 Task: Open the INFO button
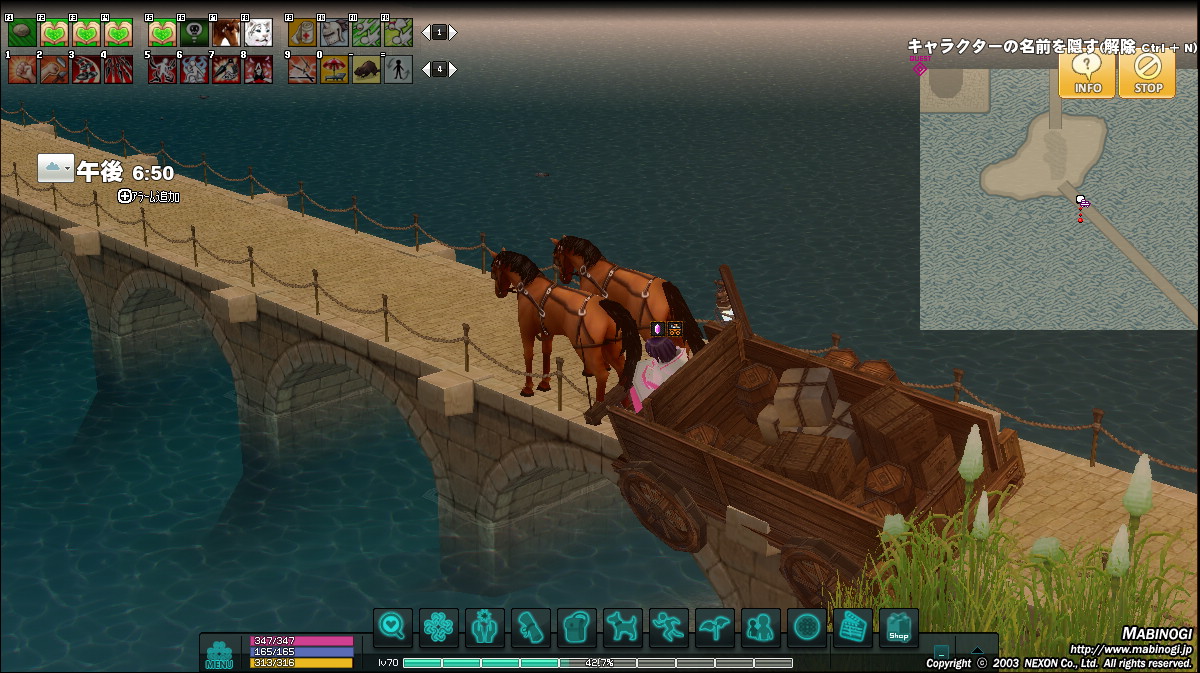pos(1087,74)
